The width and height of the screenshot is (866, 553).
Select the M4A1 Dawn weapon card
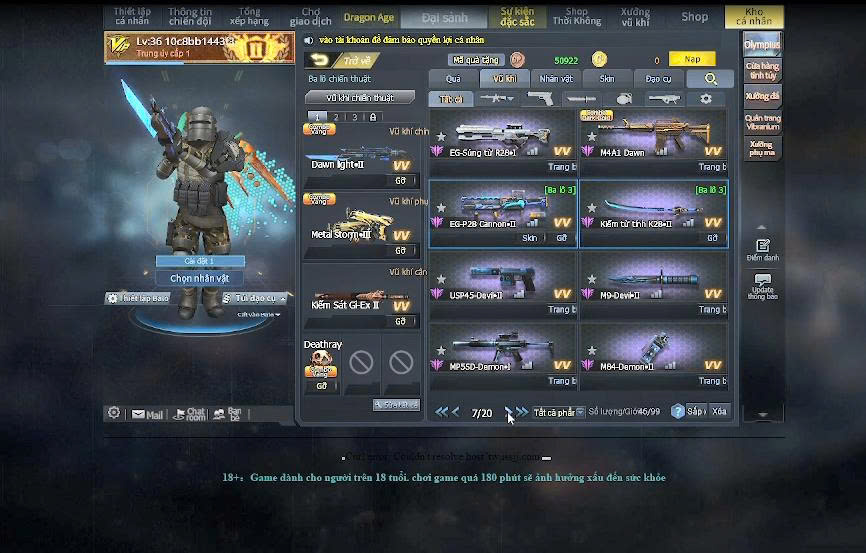tap(653, 142)
